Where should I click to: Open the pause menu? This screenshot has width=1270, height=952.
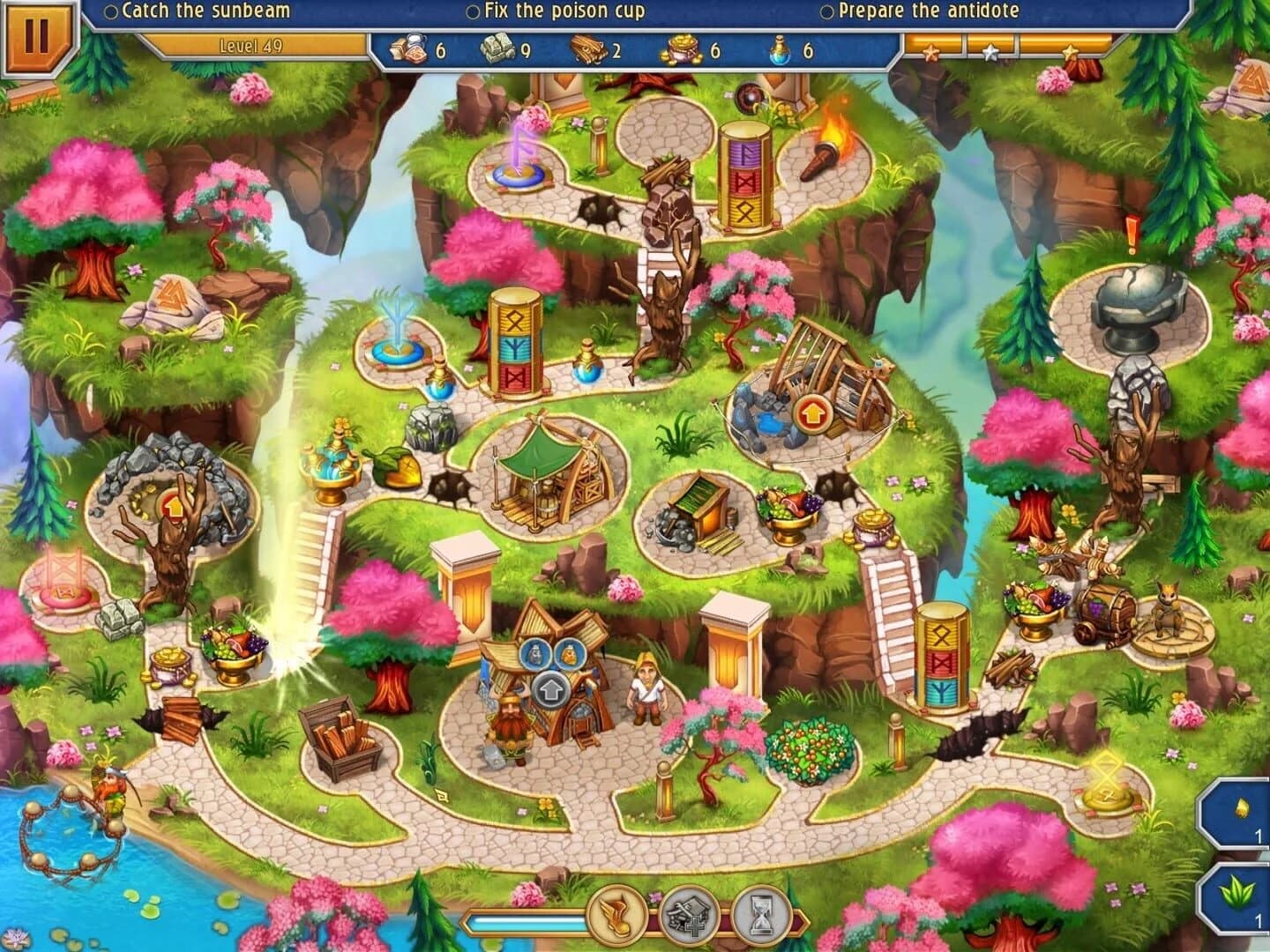coord(39,39)
